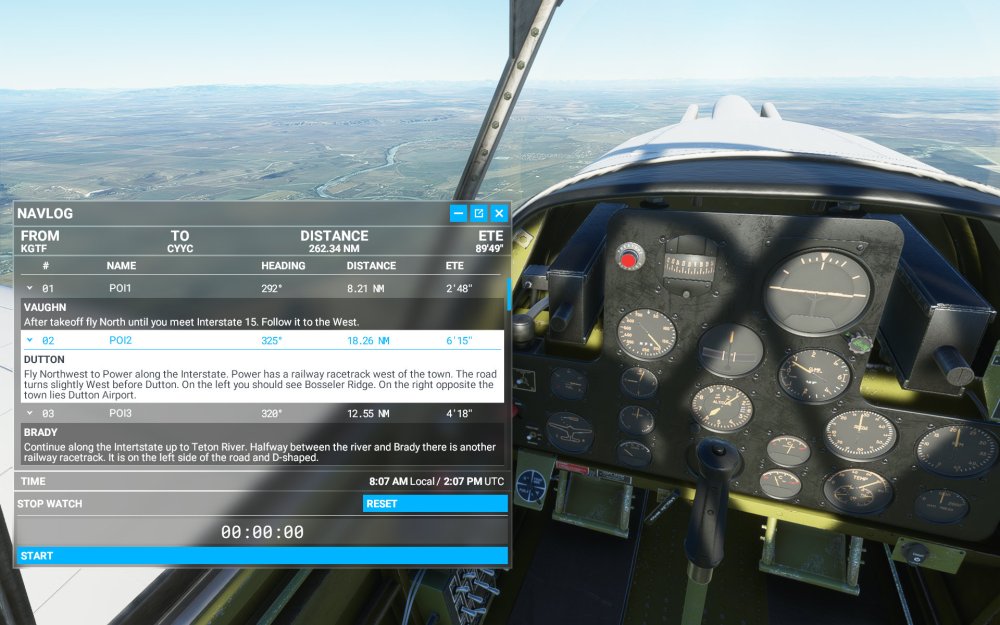
Task: Close the NAVLOG panel
Action: [x=499, y=213]
